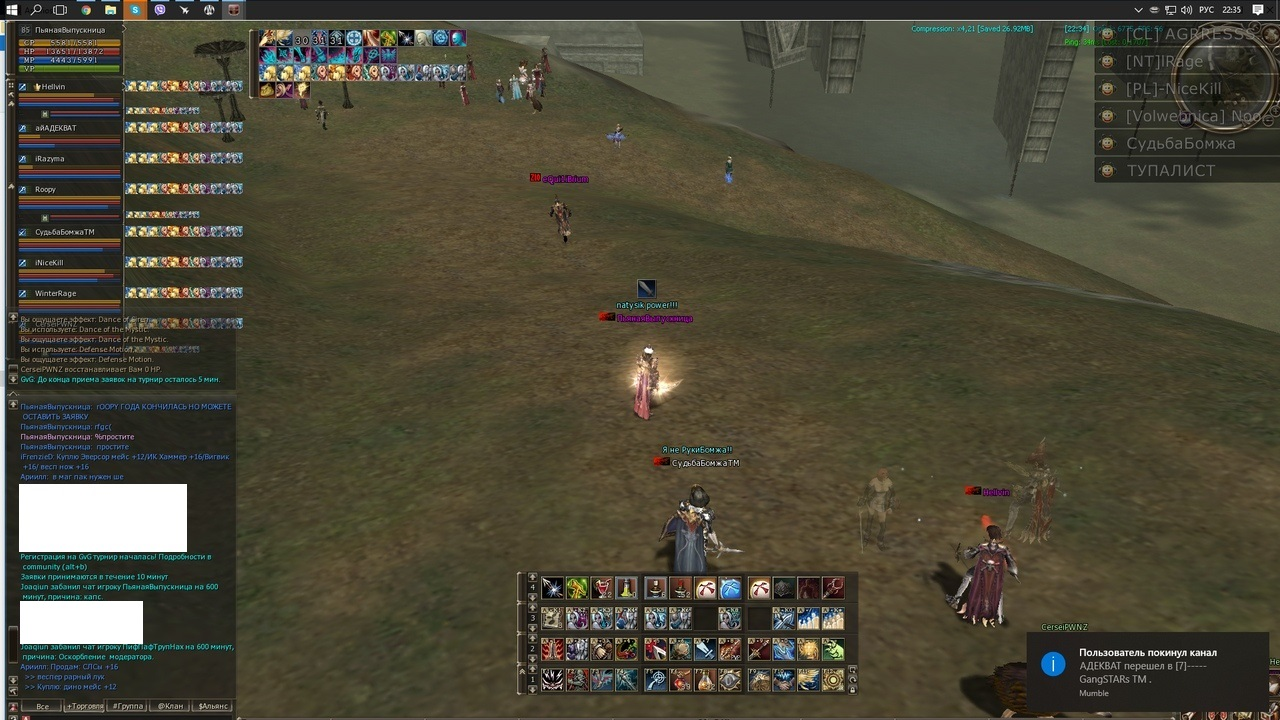Use the blue round scroll item

(x=730, y=588)
